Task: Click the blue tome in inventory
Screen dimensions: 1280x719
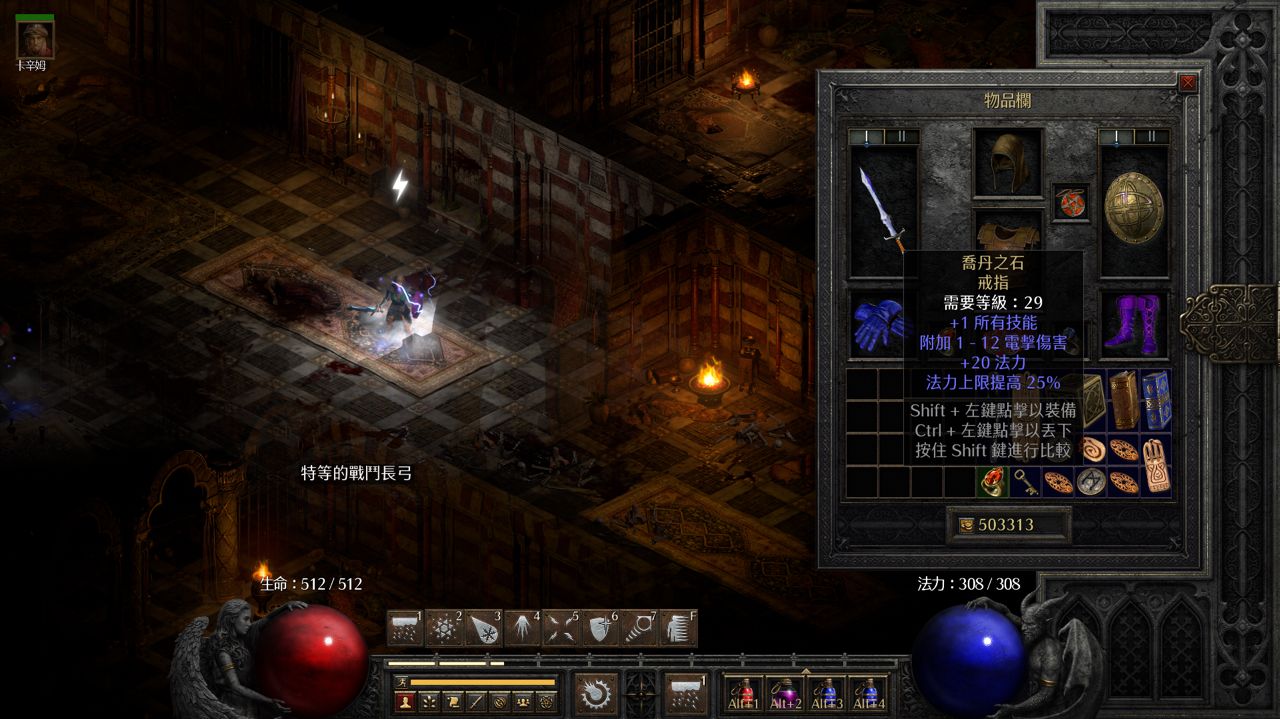Action: click(x=1155, y=399)
